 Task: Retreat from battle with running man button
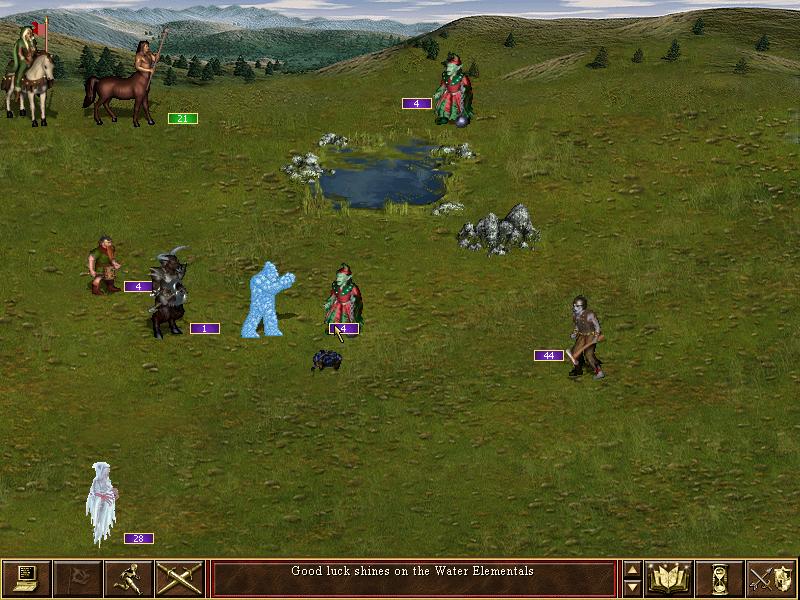pos(128,578)
